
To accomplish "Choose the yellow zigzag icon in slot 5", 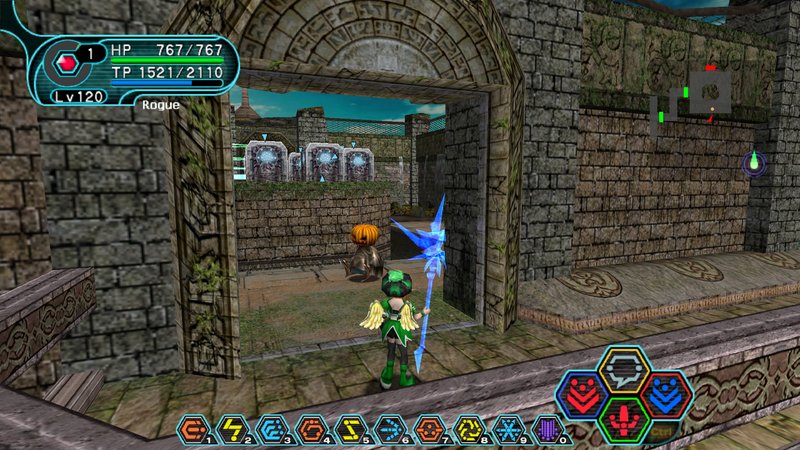I will (x=348, y=429).
